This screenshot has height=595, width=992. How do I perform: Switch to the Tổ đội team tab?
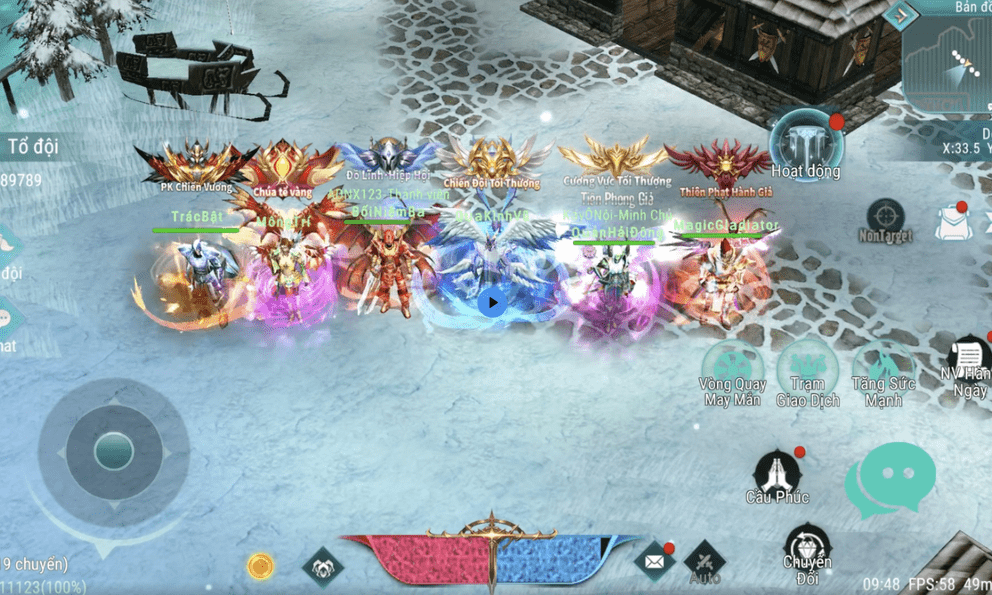[x=33, y=147]
